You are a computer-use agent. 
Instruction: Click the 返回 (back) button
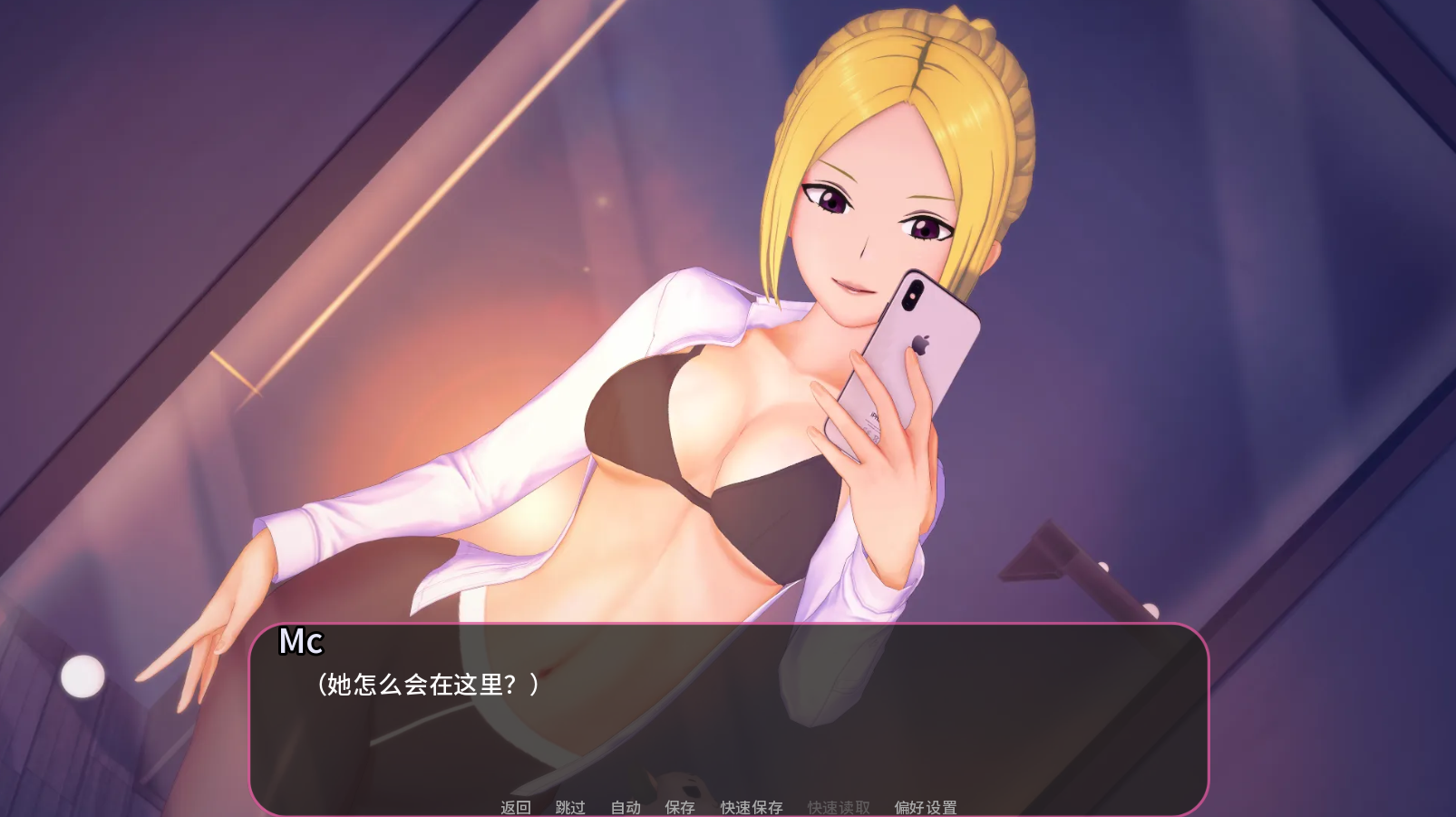pos(515,807)
